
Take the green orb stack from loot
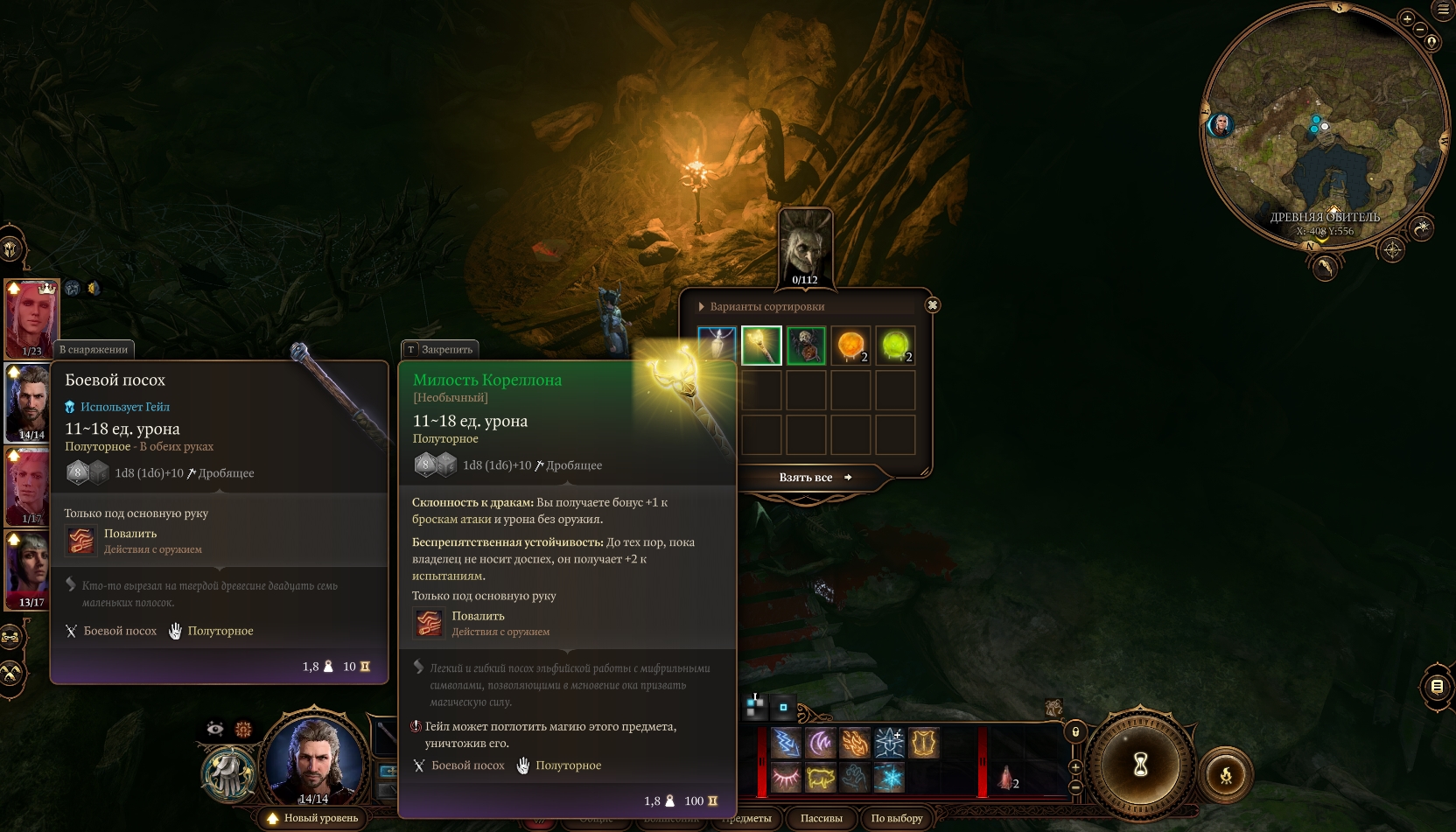[x=895, y=346]
